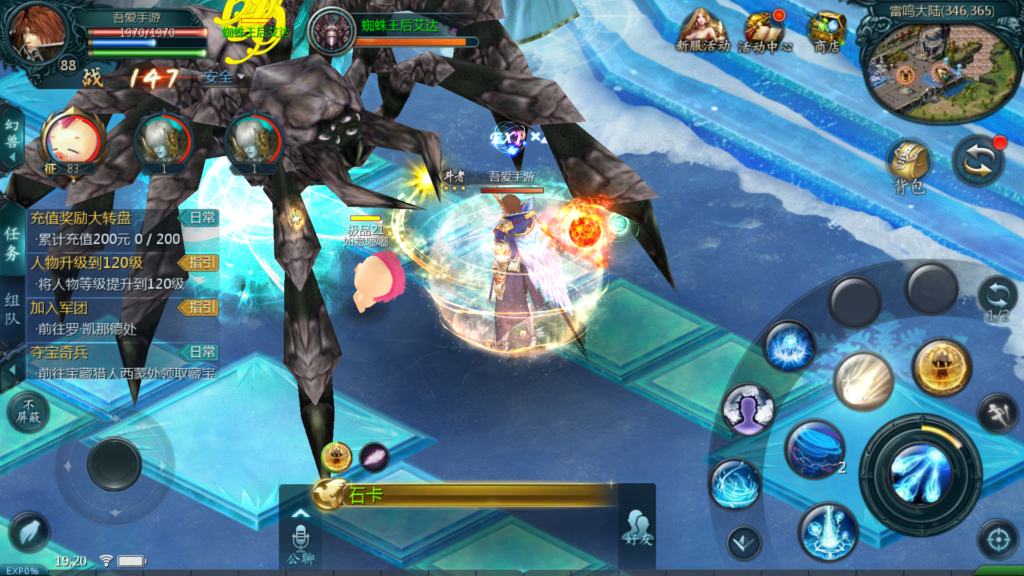Open the 背包 backpack
1024x576 pixels.
909,165
